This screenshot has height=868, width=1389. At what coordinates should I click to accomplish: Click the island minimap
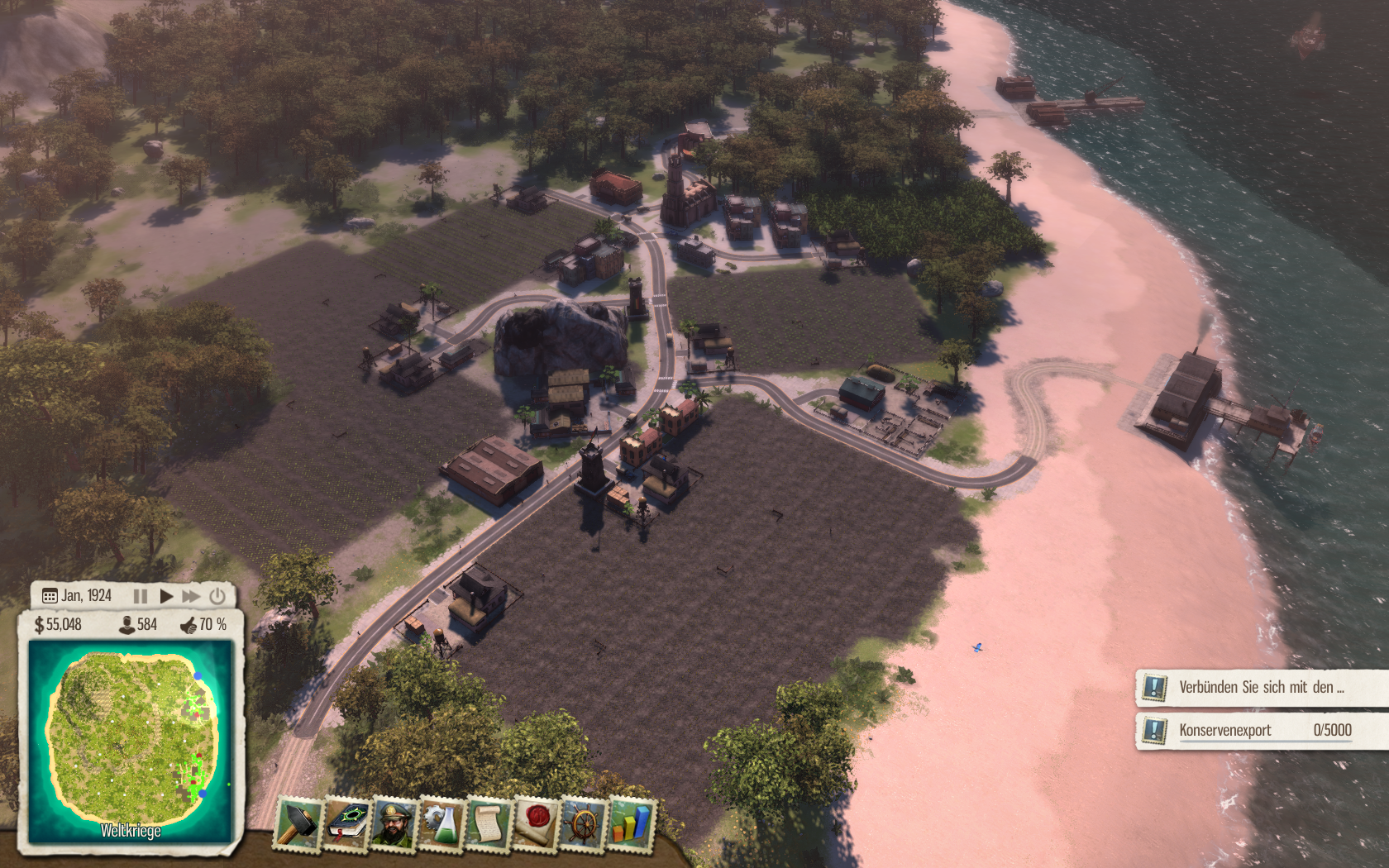click(x=131, y=740)
